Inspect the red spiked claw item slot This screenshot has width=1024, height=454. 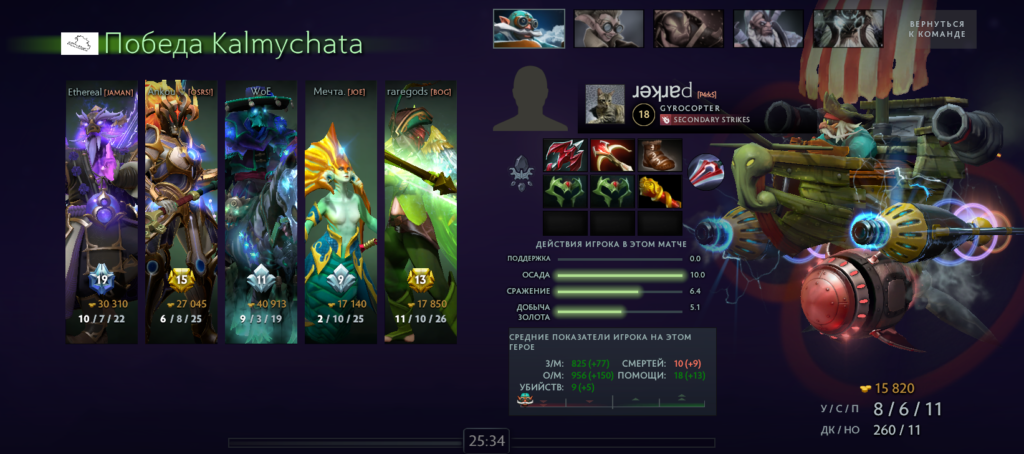click(x=565, y=155)
